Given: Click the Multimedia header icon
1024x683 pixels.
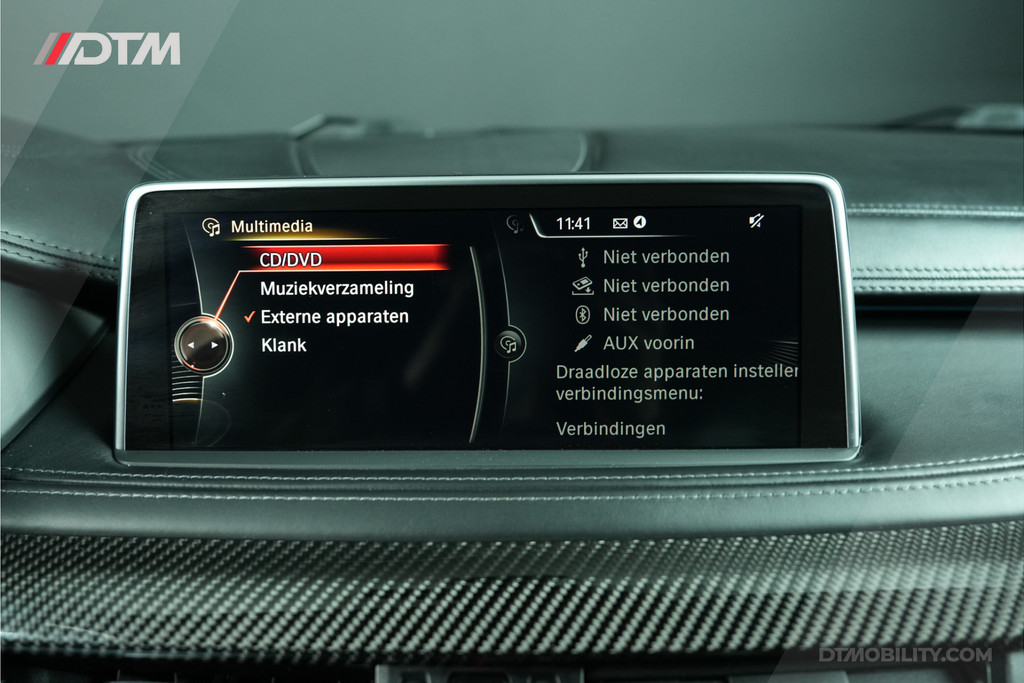Looking at the screenshot, I should coord(211,227).
